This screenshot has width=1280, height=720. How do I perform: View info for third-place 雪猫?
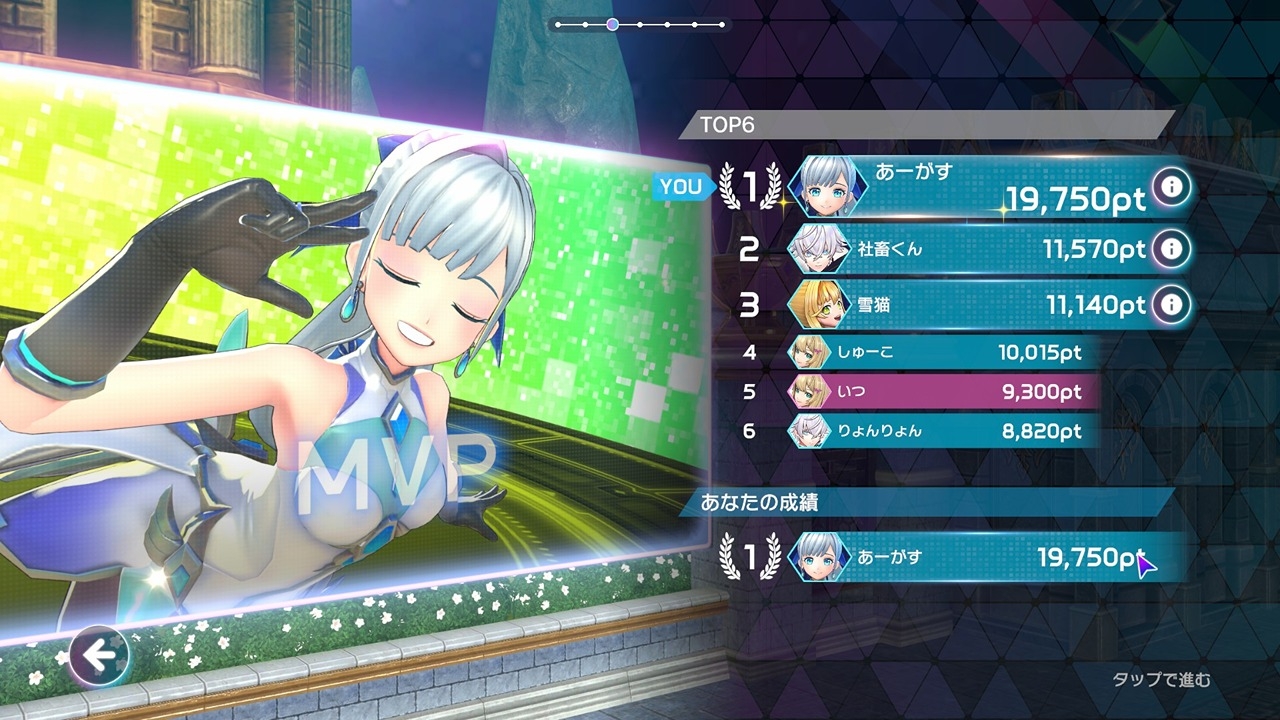click(1171, 305)
